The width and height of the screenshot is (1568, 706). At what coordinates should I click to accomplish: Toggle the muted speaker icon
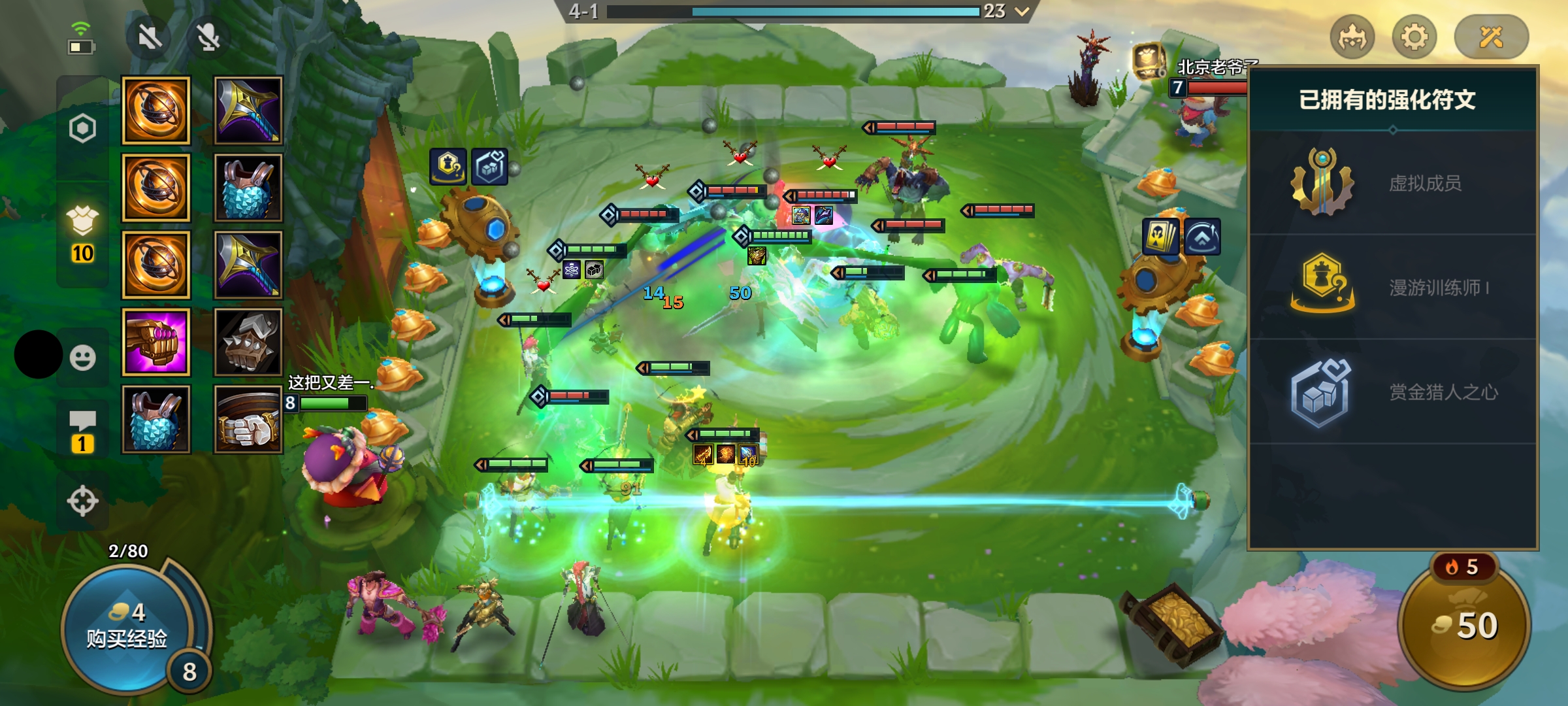click(x=150, y=37)
